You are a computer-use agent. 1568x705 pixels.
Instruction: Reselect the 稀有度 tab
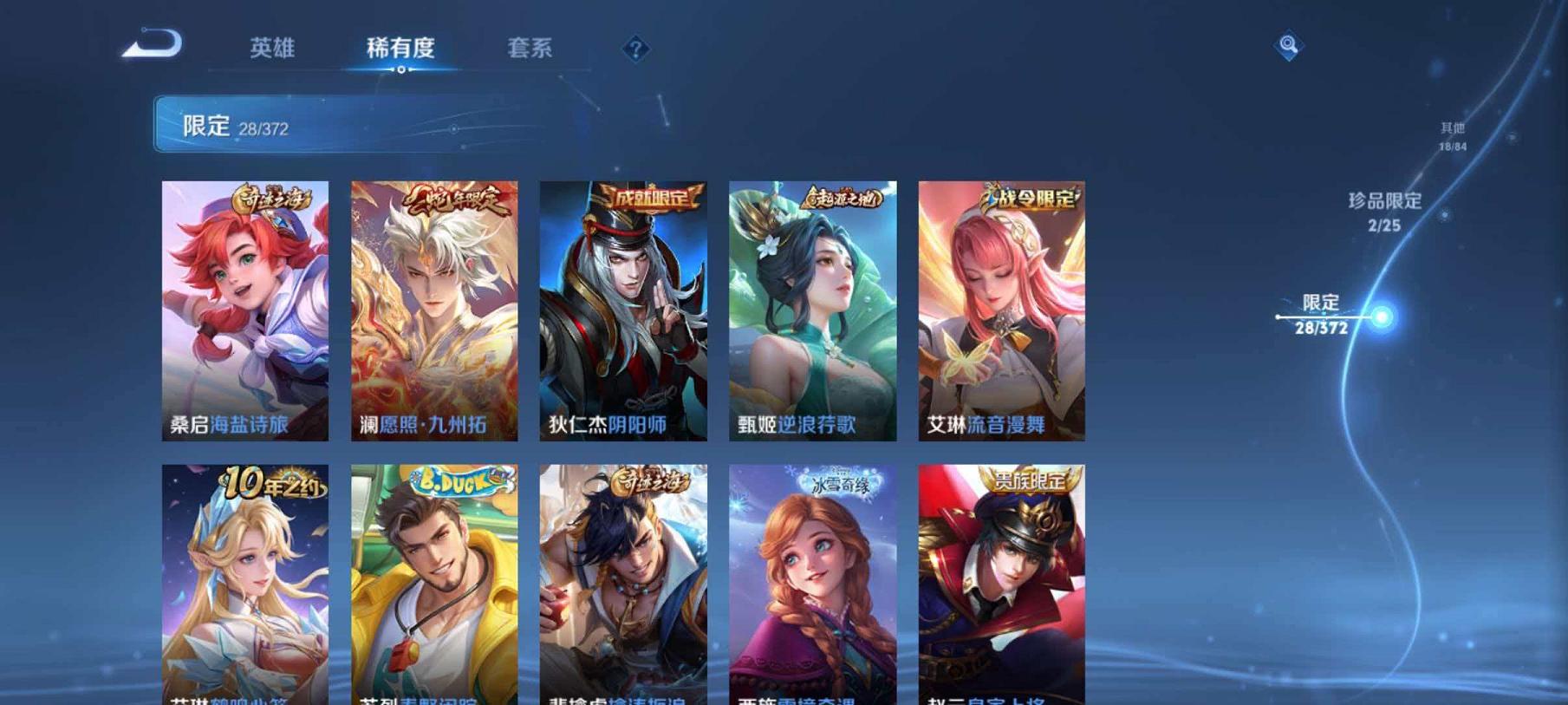coord(402,49)
